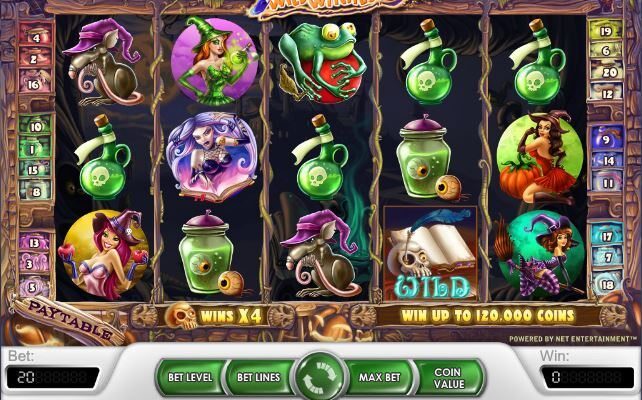The width and height of the screenshot is (642, 400).
Task: Show payline number 13
Action: tap(34, 242)
